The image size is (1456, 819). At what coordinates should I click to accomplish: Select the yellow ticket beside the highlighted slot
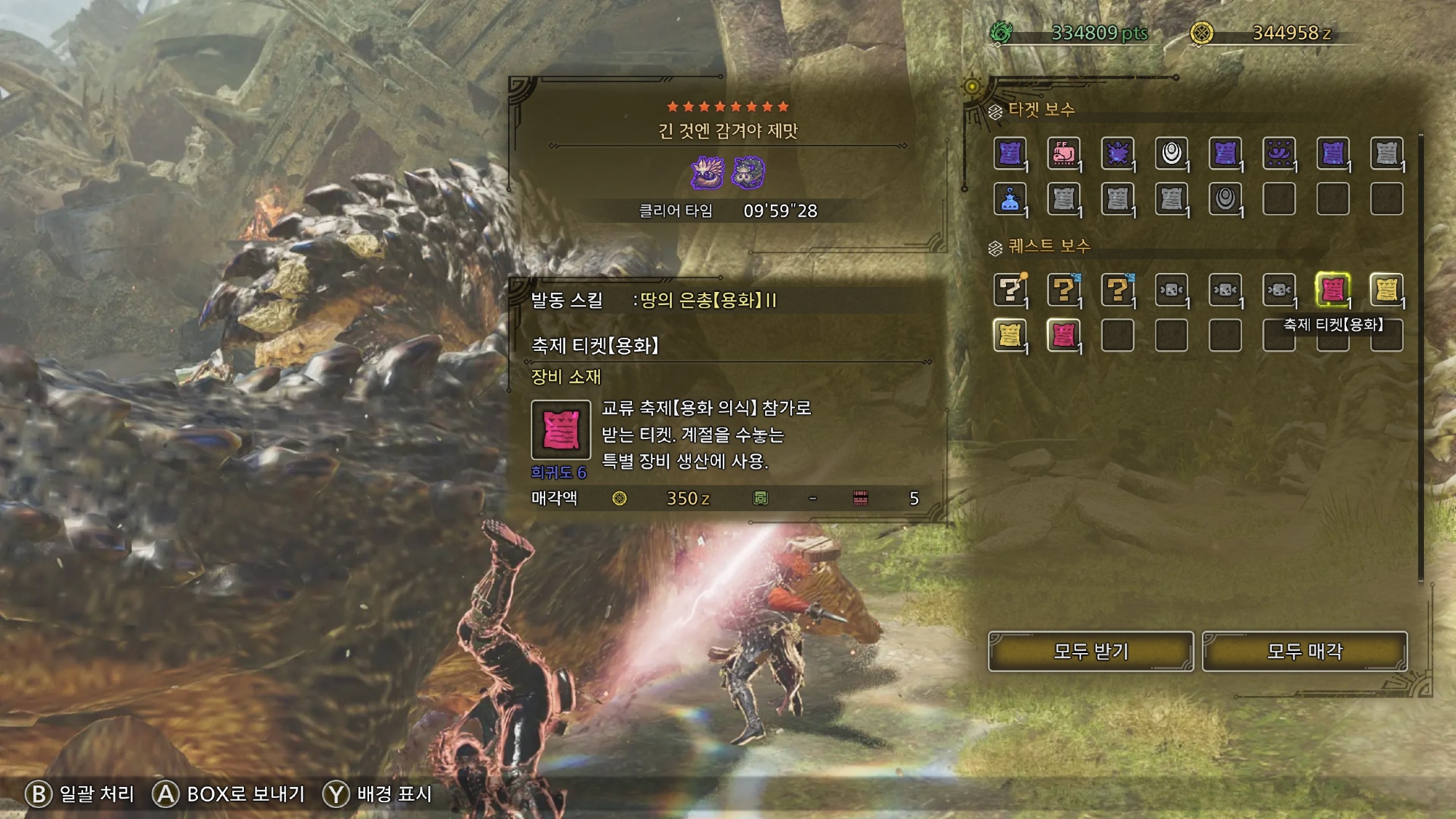[1386, 290]
